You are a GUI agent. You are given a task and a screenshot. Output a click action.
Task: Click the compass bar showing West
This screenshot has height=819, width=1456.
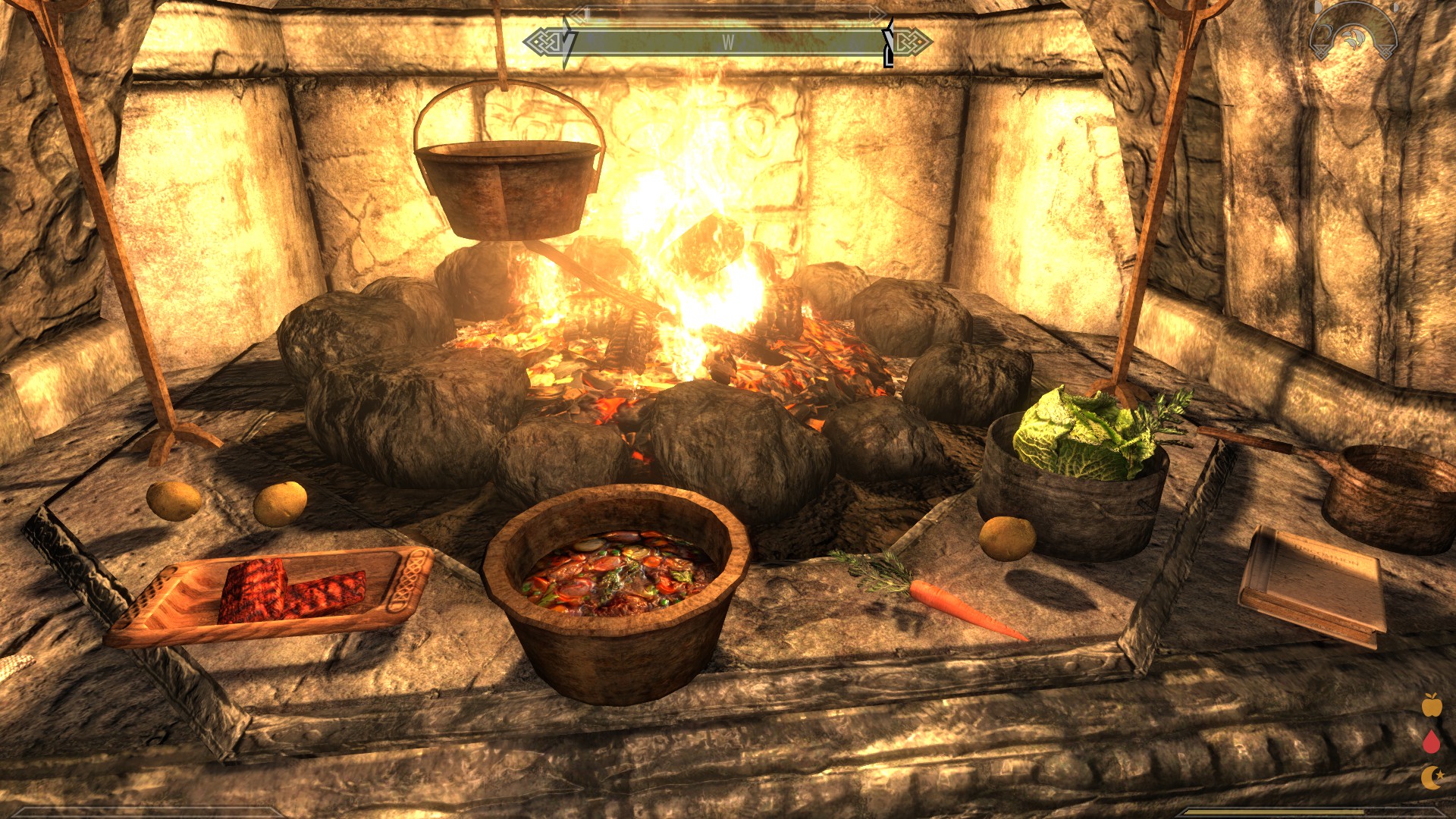coord(727,42)
